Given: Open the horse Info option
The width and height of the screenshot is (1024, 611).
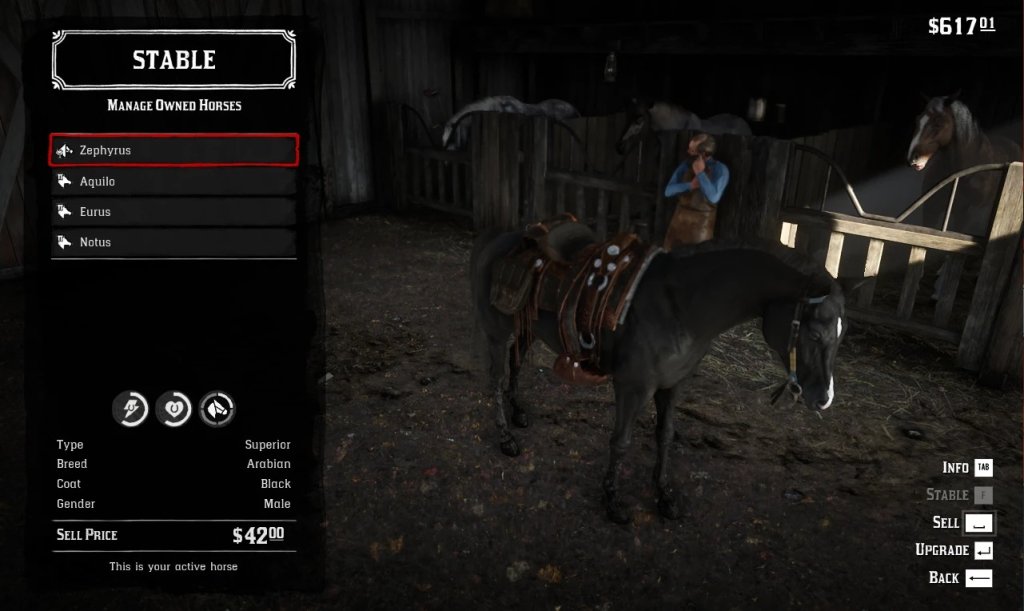Looking at the screenshot, I should 966,467.
